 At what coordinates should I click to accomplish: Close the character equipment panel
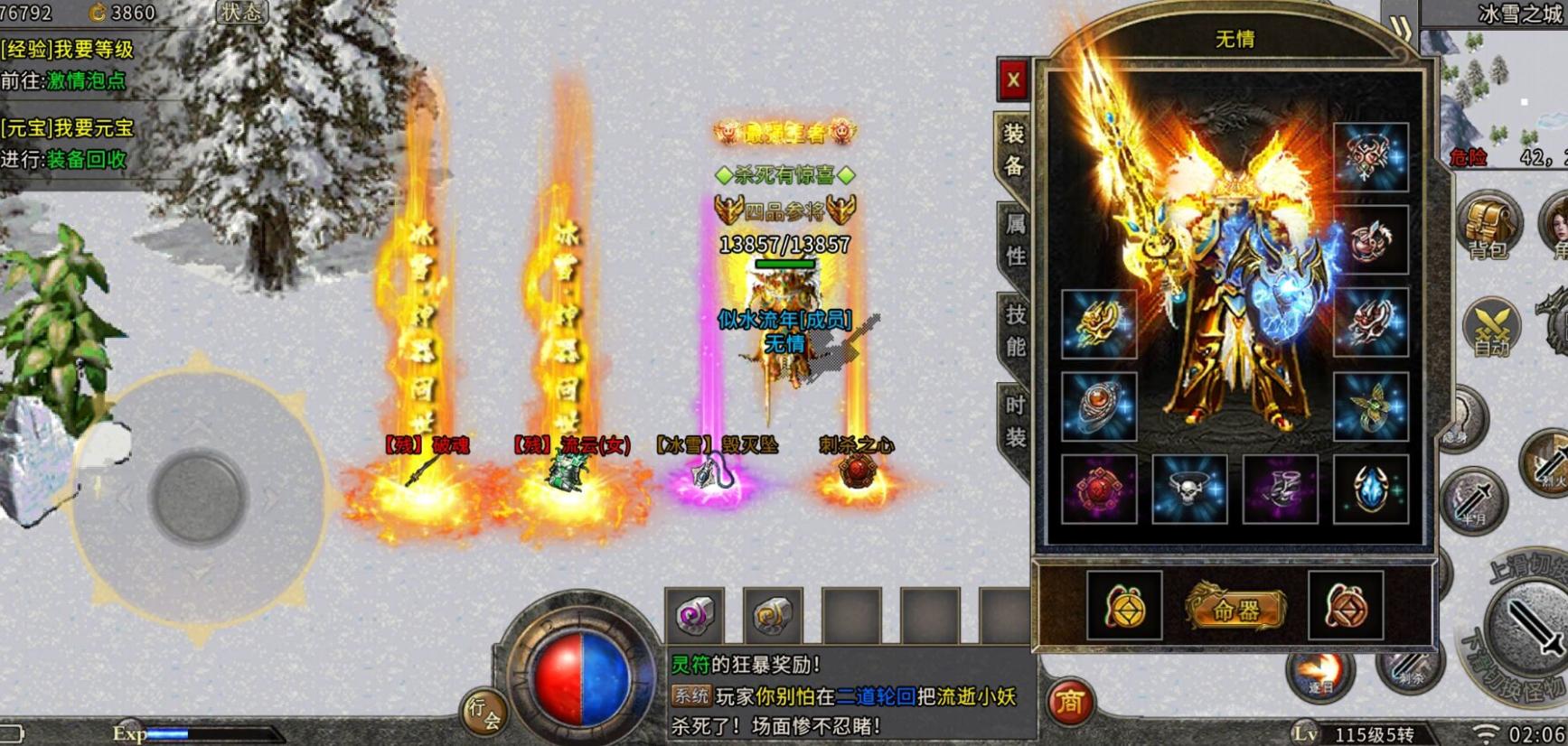(x=1013, y=80)
